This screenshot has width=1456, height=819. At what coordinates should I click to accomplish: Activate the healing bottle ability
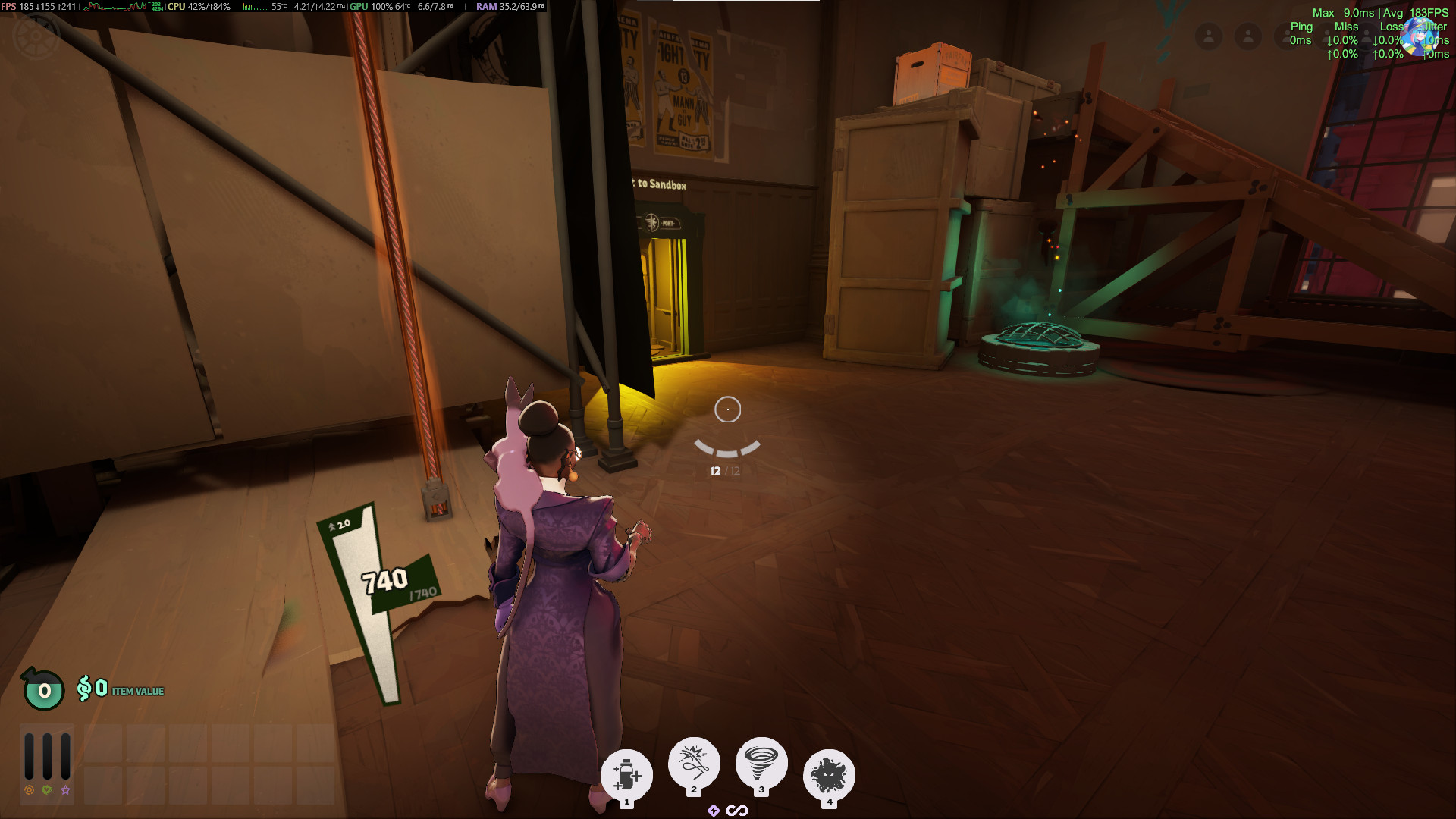click(x=626, y=775)
